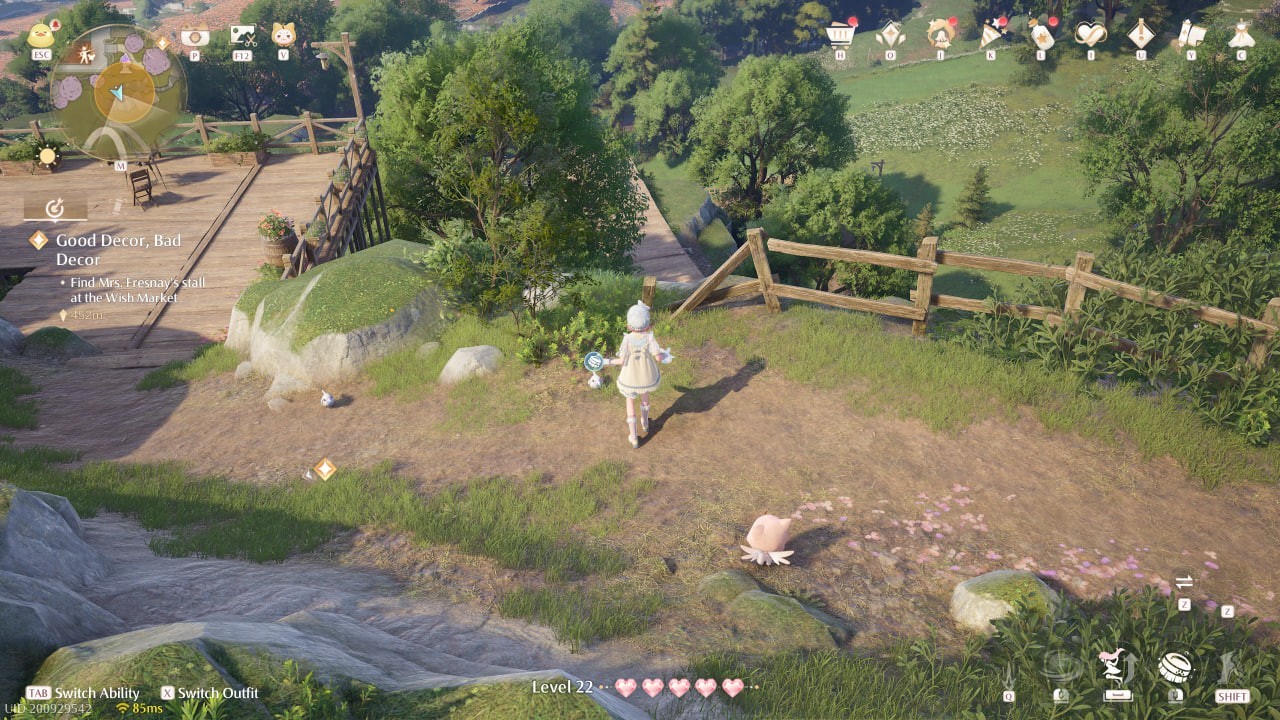Open the Momo cat-face icon
This screenshot has width=1280, height=720.
coord(283,36)
